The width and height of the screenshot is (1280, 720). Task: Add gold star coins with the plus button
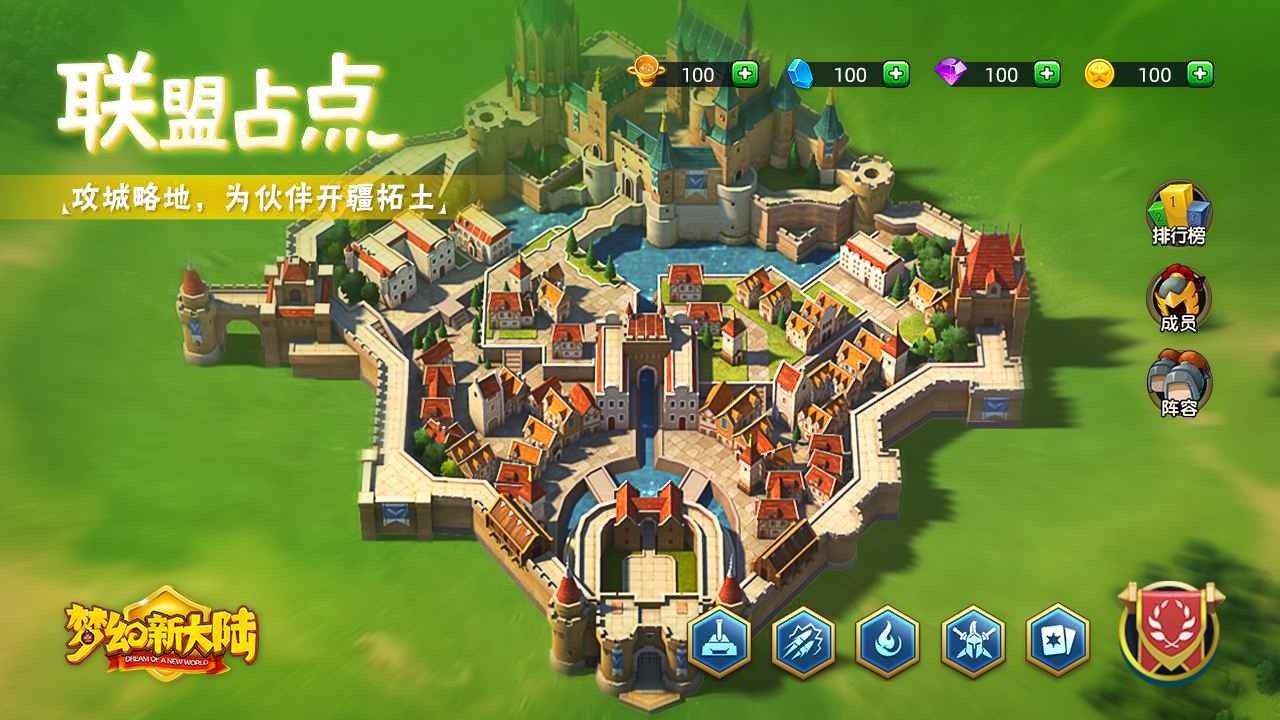[x=1201, y=74]
